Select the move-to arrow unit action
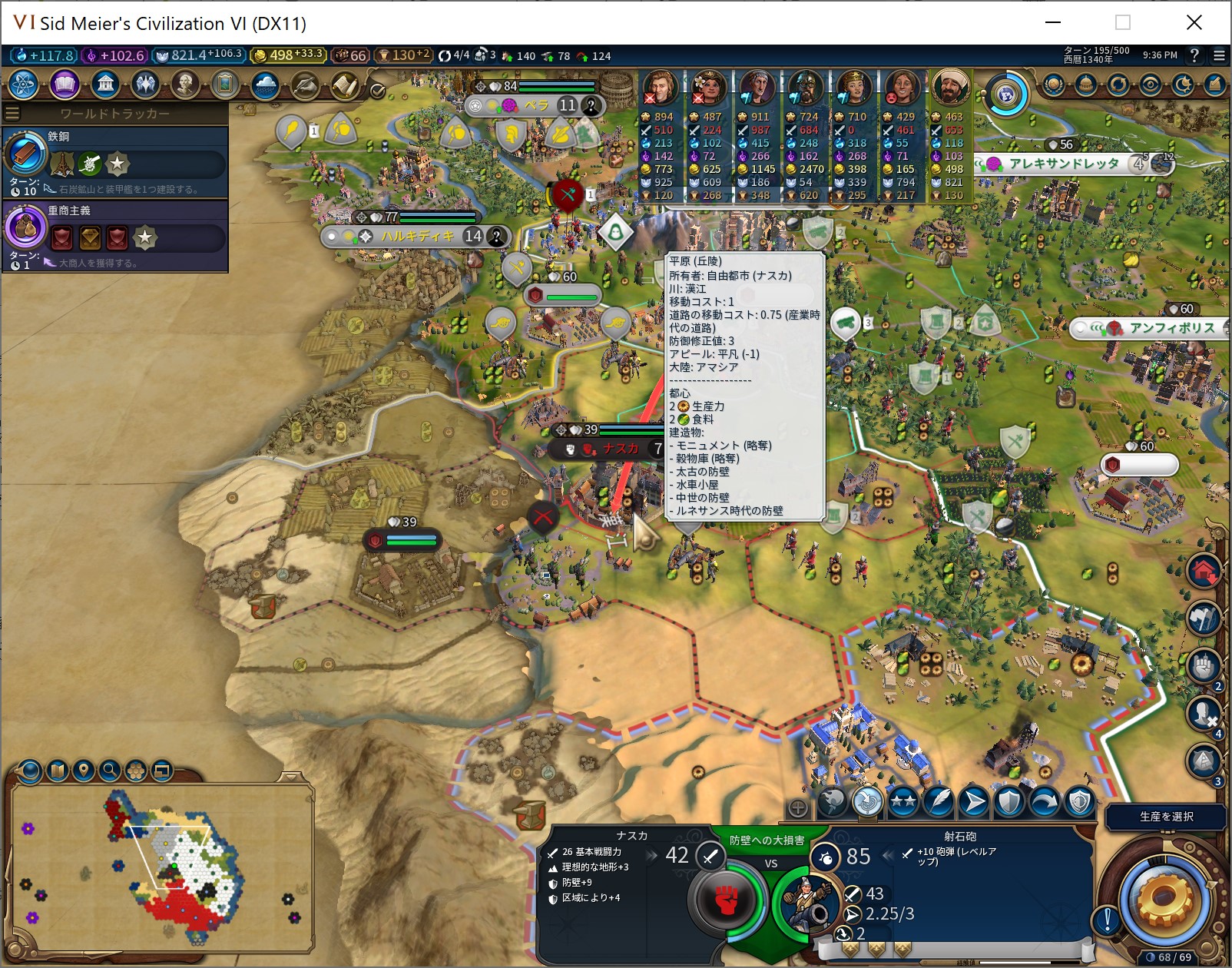The height and width of the screenshot is (968, 1232). pyautogui.click(x=974, y=803)
